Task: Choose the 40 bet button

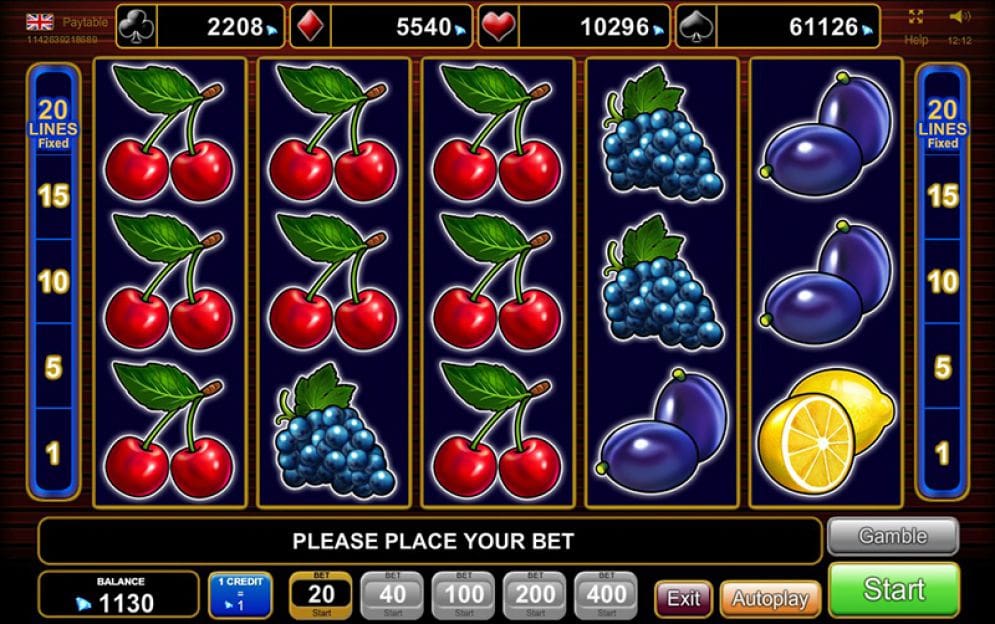Action: pyautogui.click(x=391, y=595)
